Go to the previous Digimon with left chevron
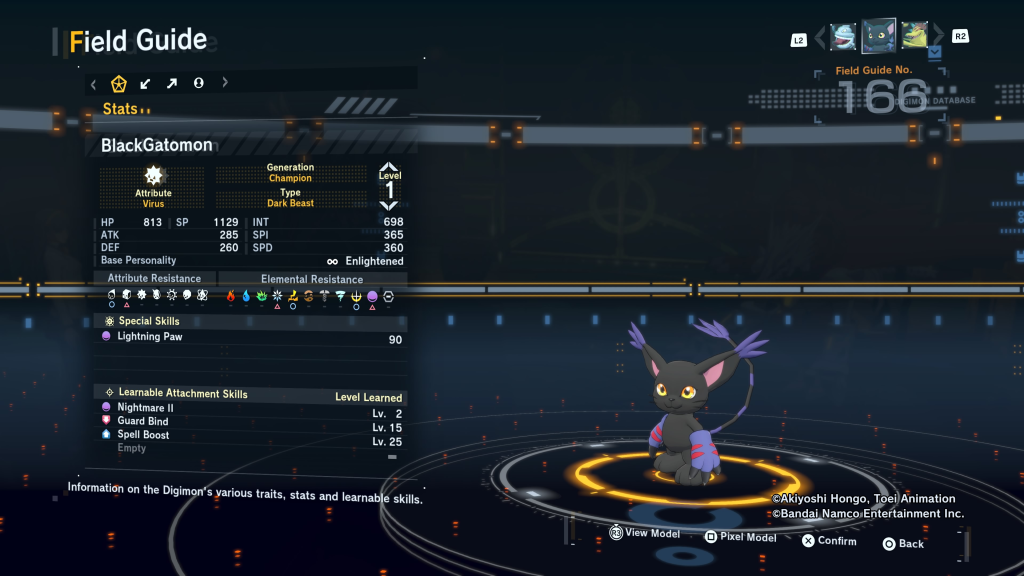This screenshot has height=576, width=1024. pos(820,38)
